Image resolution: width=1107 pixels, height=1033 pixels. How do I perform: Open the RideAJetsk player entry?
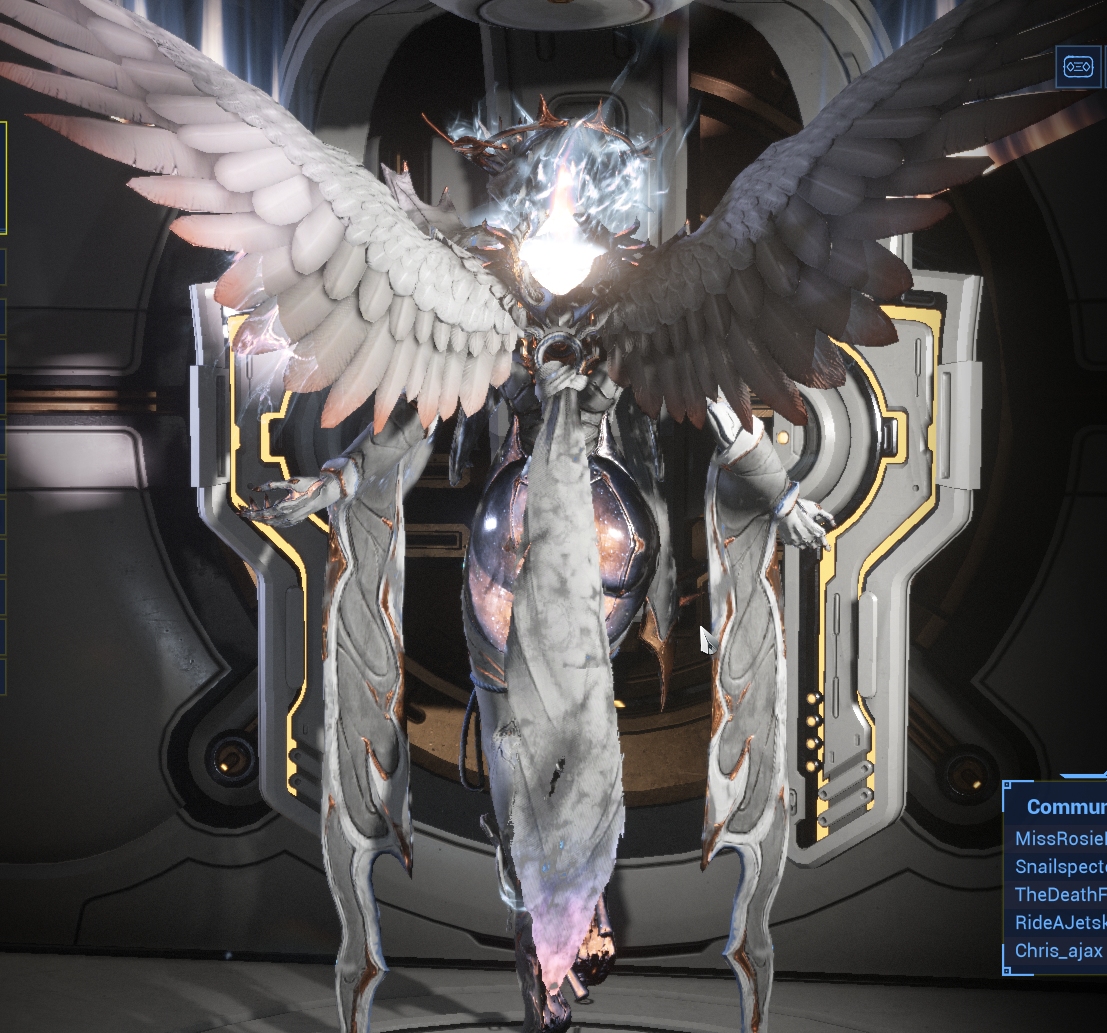click(x=1060, y=922)
